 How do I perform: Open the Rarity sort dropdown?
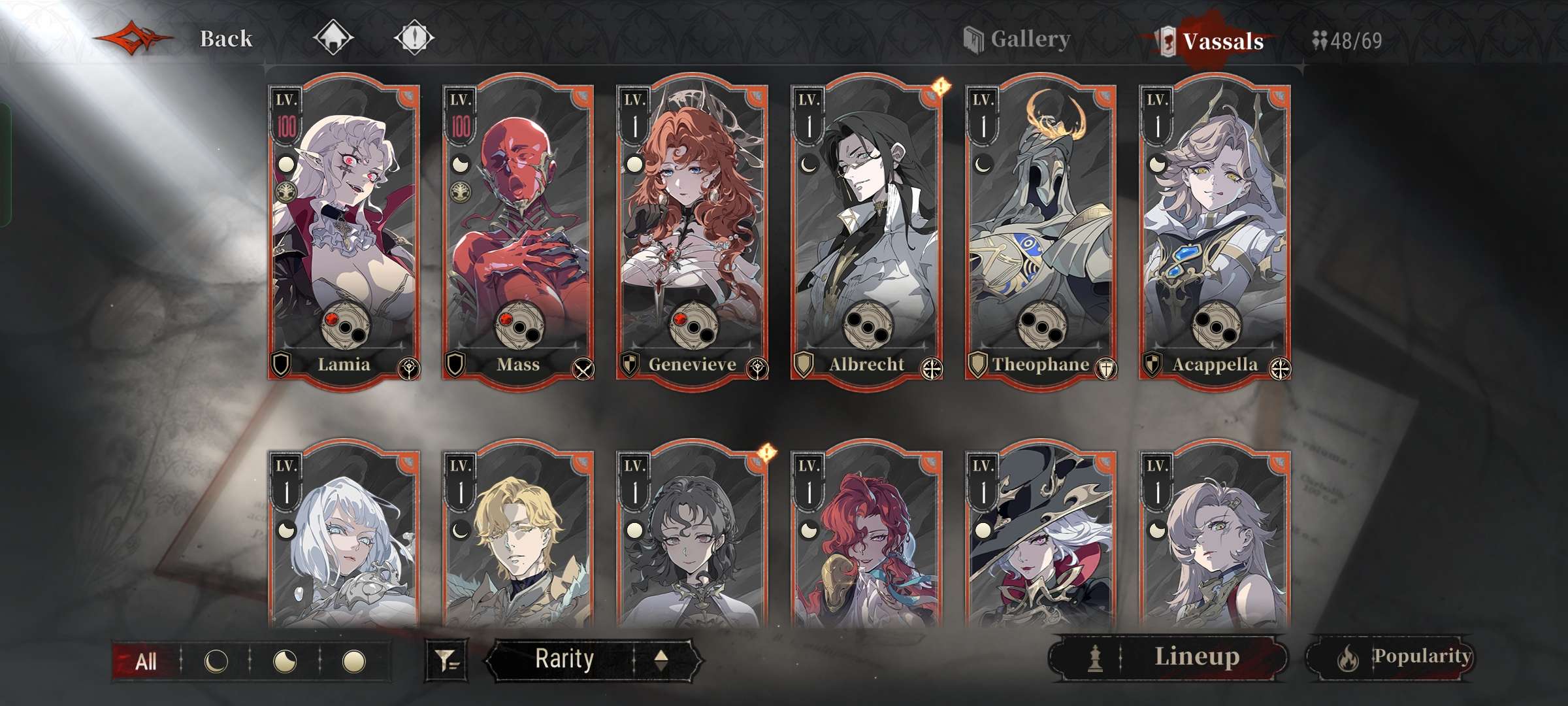(564, 659)
